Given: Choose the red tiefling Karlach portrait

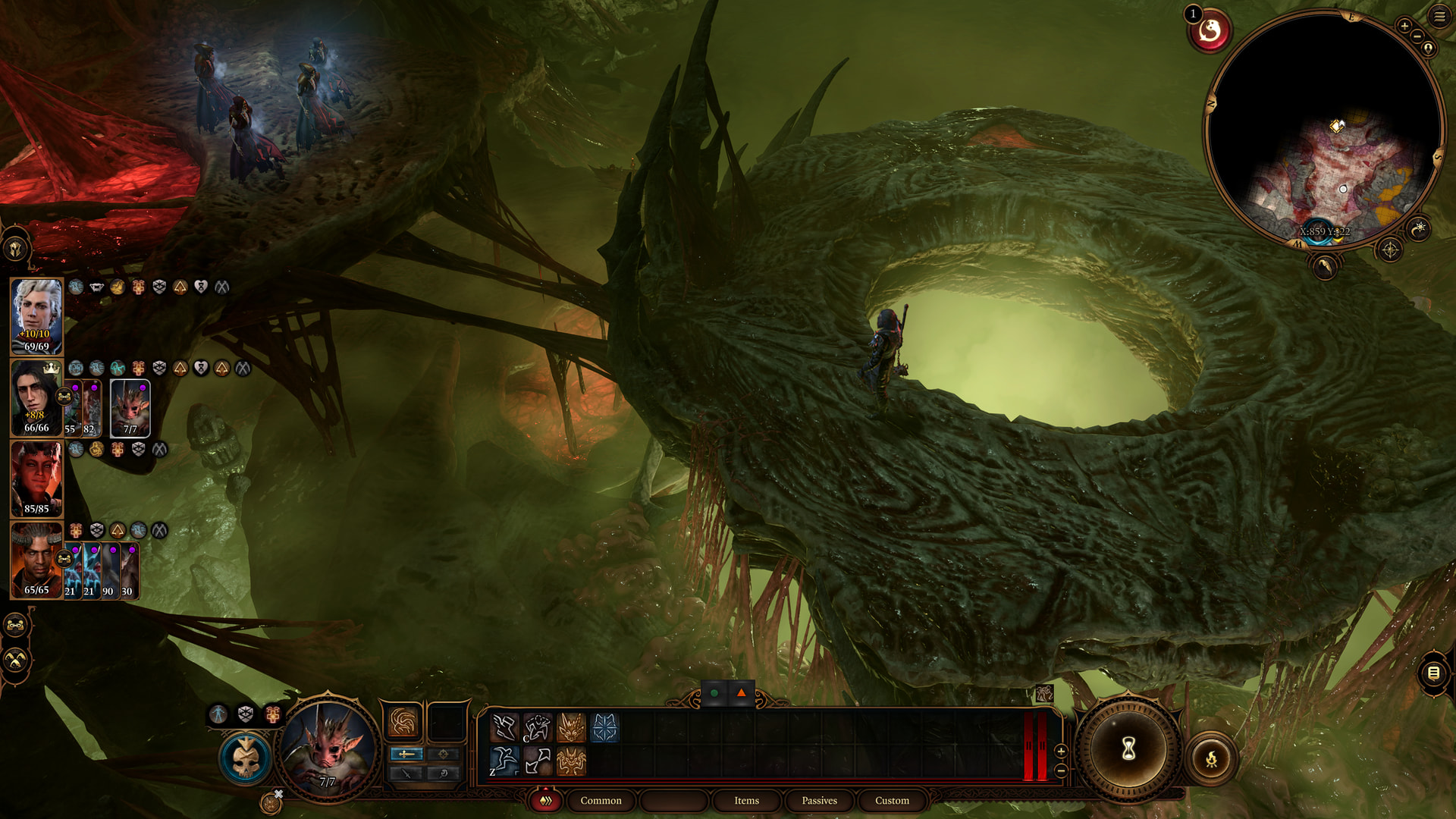Looking at the screenshot, I should point(36,479).
